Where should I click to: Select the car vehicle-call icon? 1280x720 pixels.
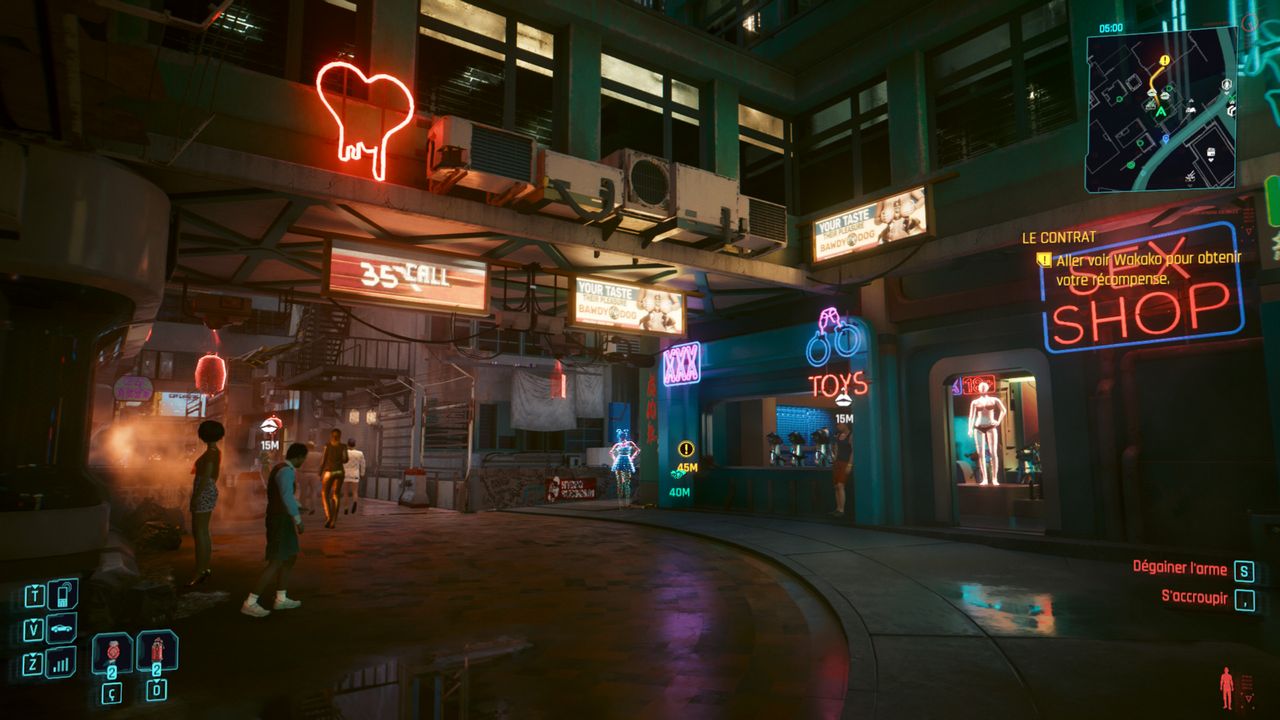point(61,628)
